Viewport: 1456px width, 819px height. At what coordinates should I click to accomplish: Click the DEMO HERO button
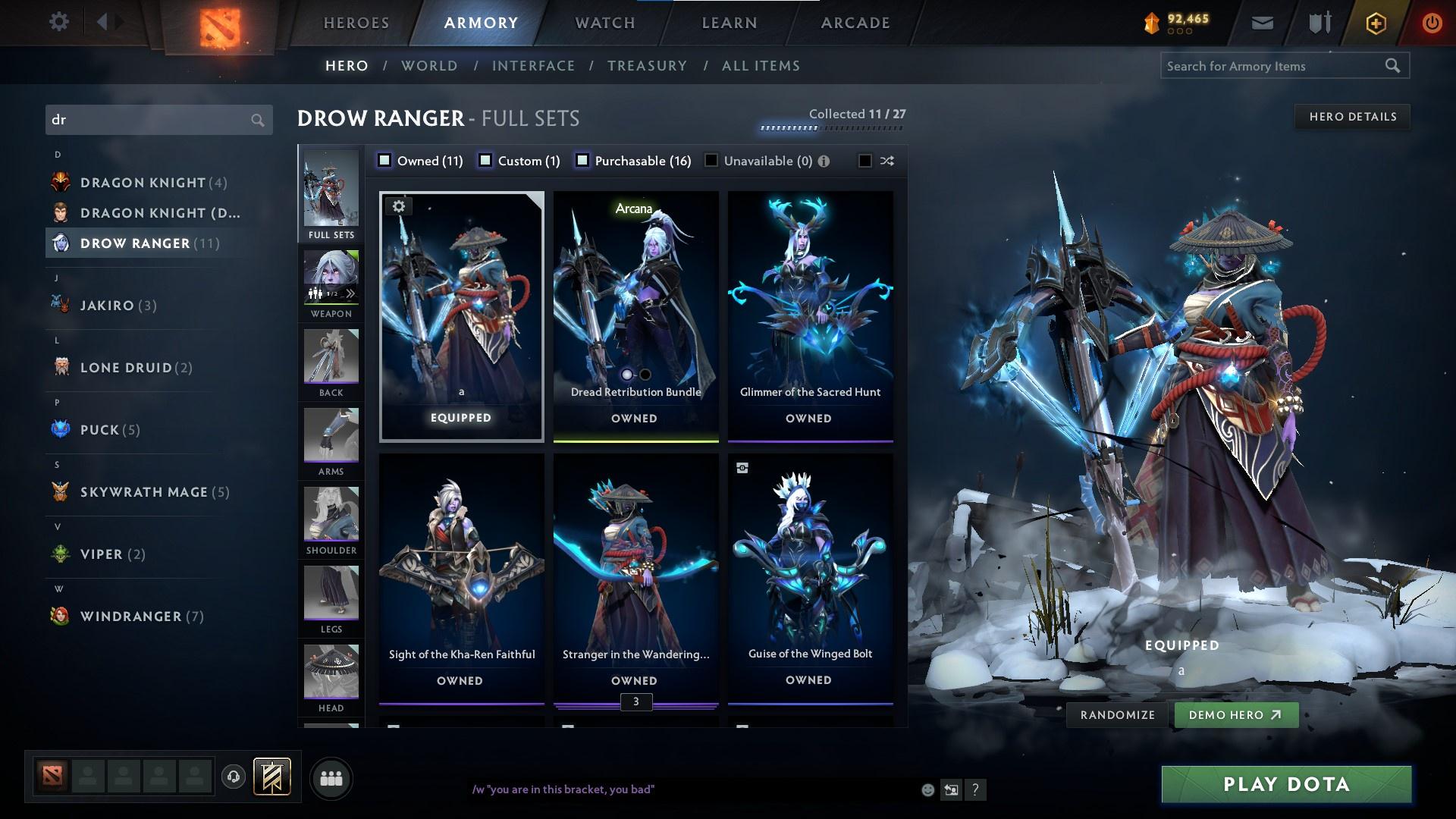[1236, 714]
